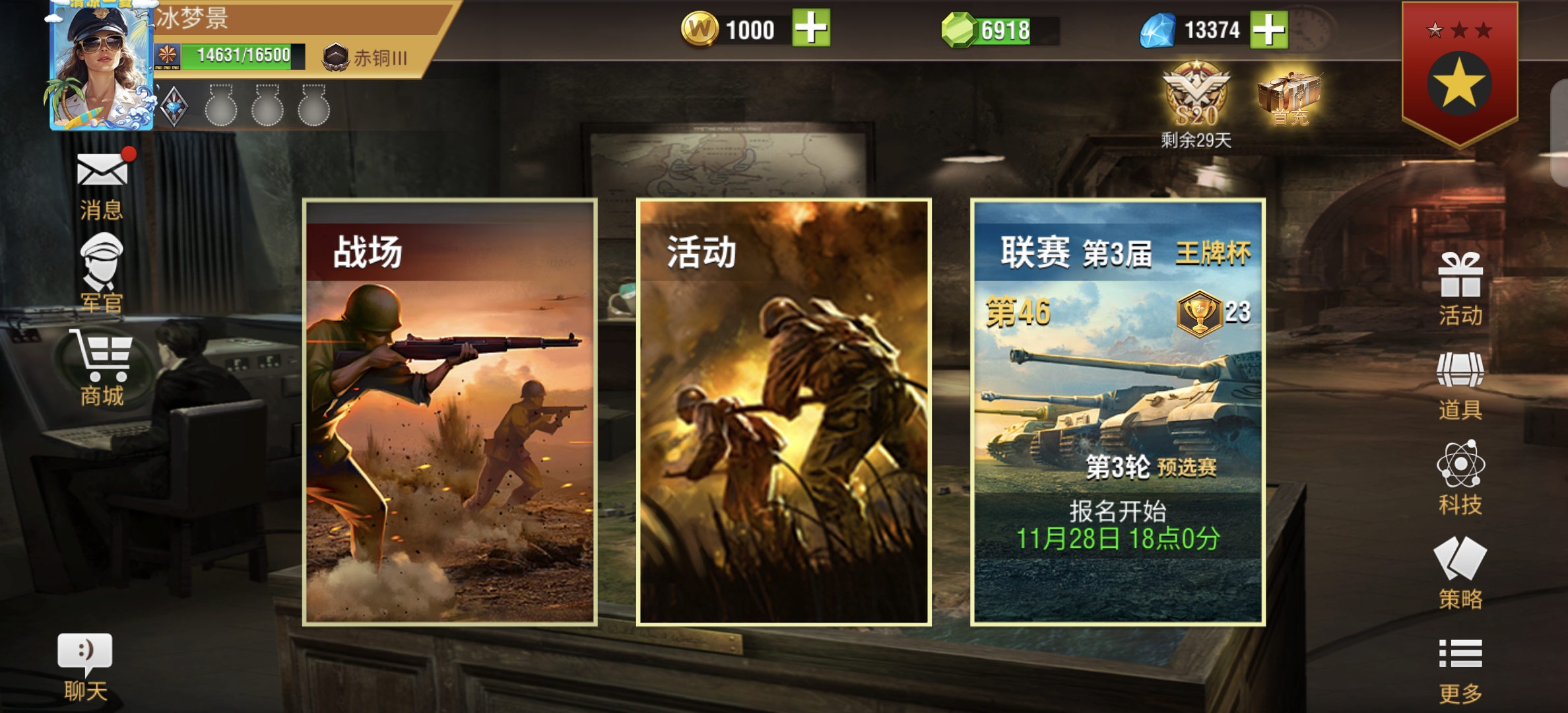1568x713 pixels.
Task: Check the 14631/16500 experience bar
Action: (242, 58)
